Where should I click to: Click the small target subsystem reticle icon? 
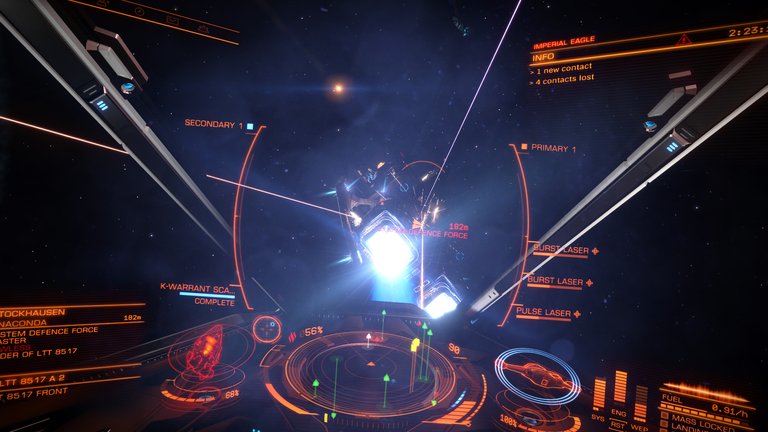(267, 326)
